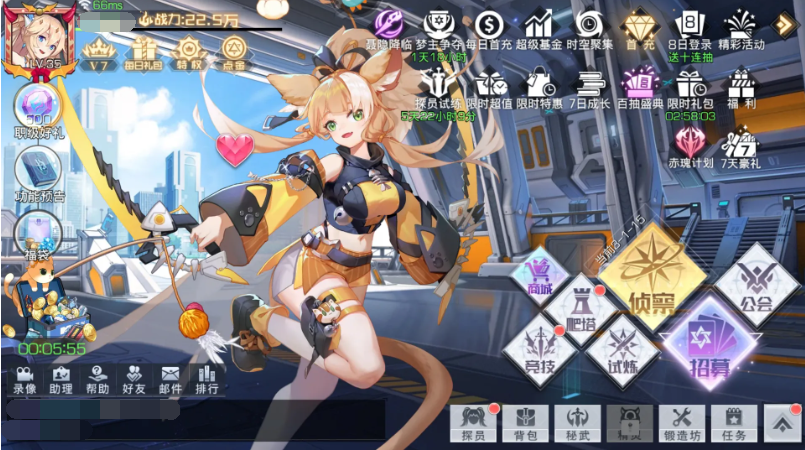Open the V7 VIP crown icon
Image resolution: width=805 pixels, height=450 pixels.
pyautogui.click(x=98, y=49)
